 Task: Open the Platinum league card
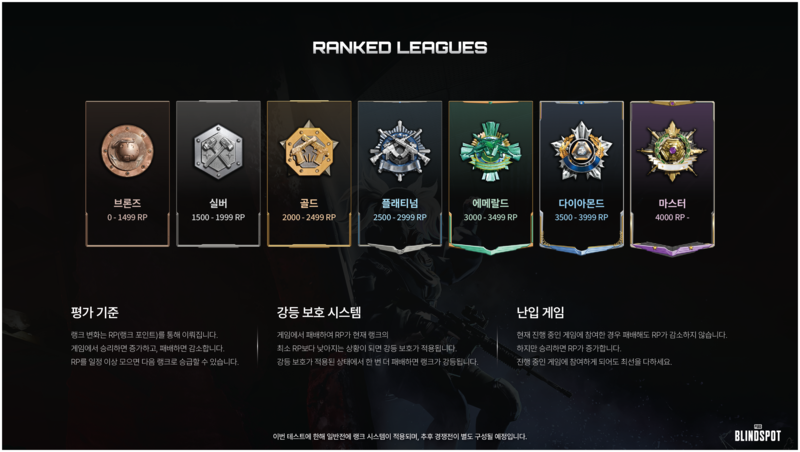[x=400, y=172]
